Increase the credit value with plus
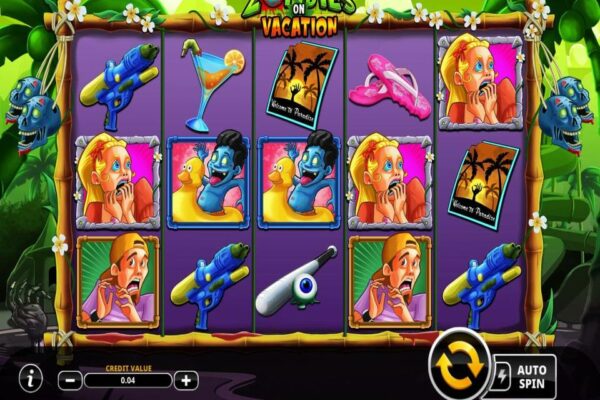 click(x=186, y=380)
